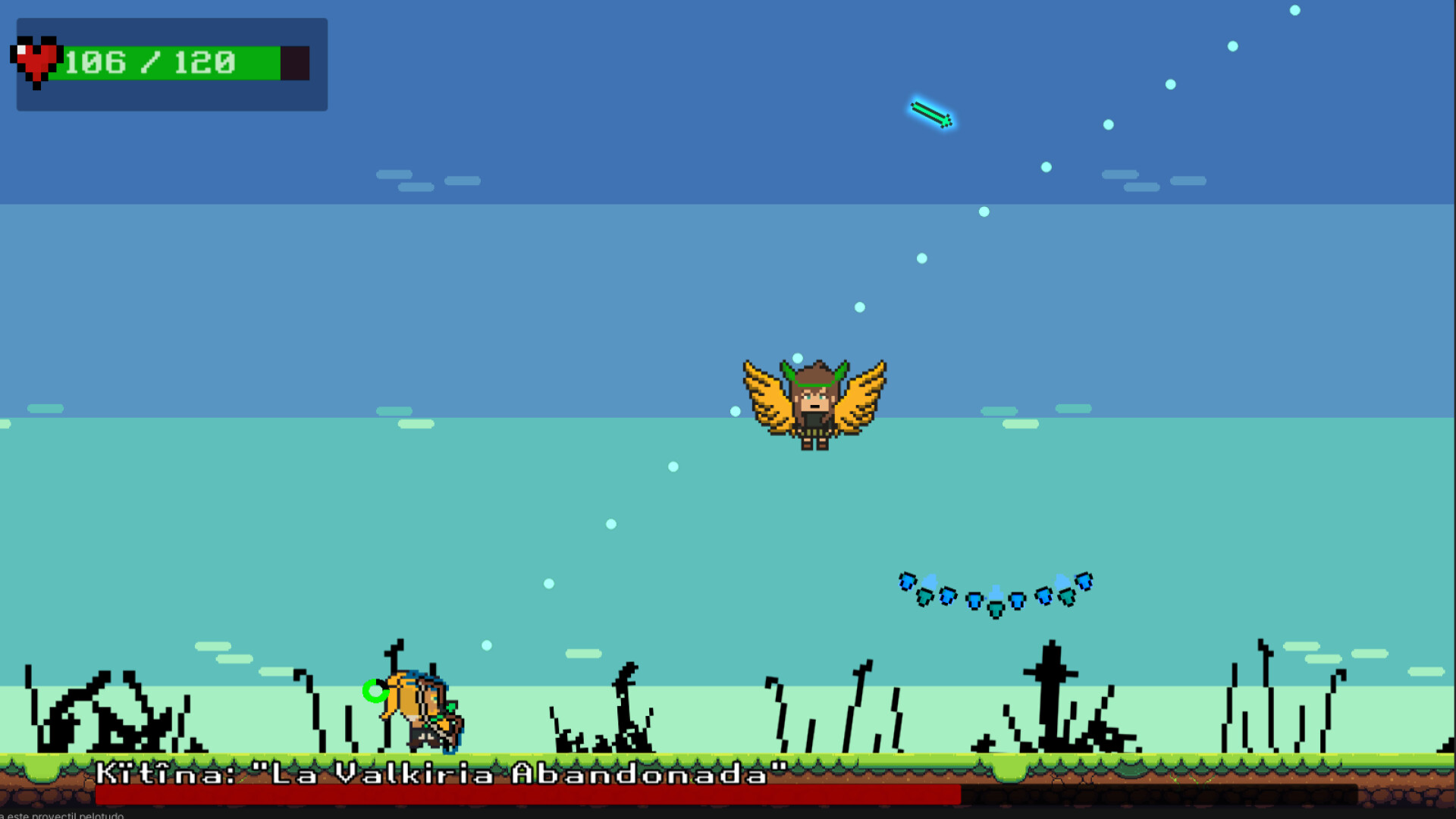
Task: Click the red boss health bar
Action: (531, 793)
